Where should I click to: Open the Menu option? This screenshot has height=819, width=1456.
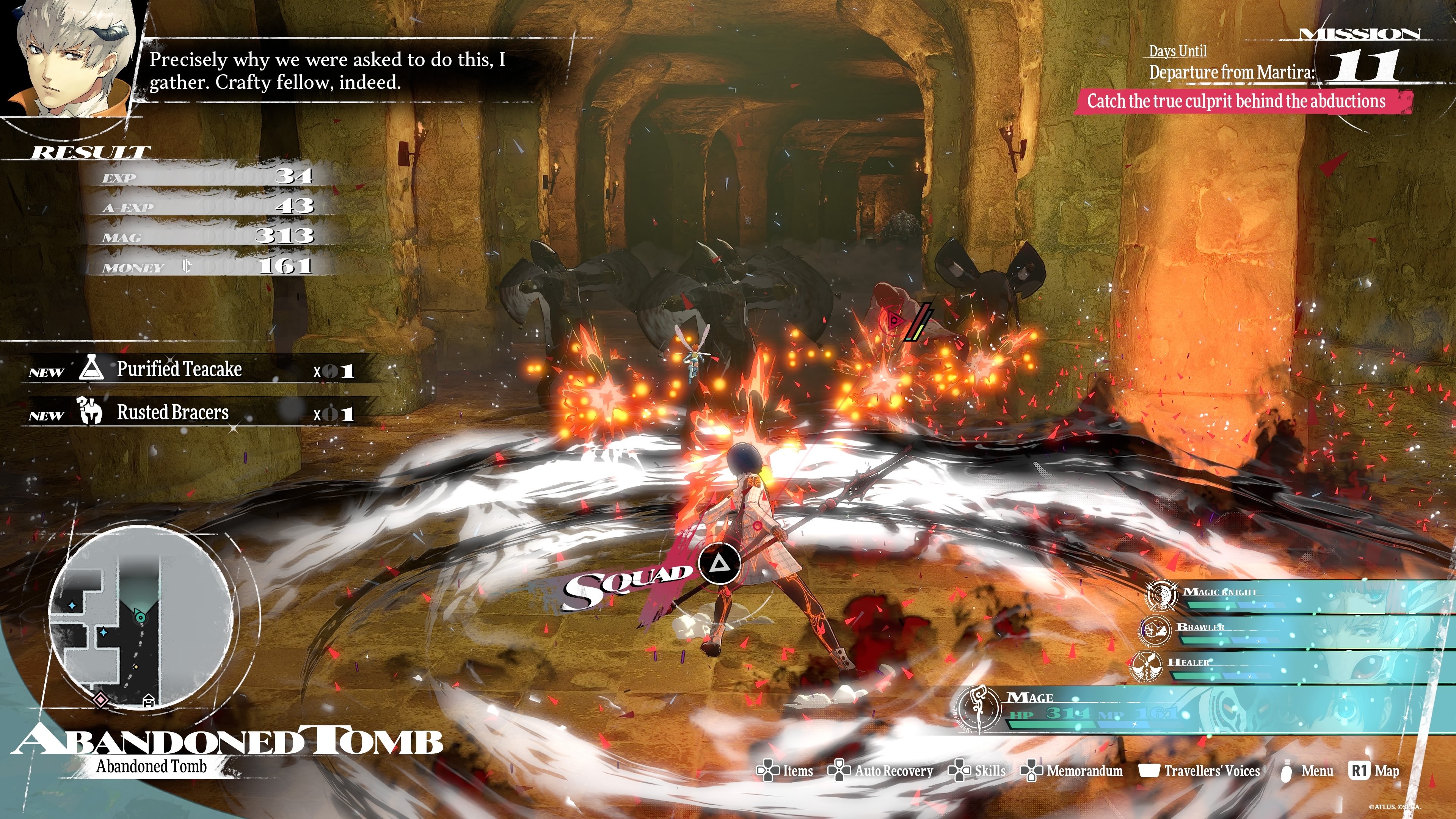pyautogui.click(x=1307, y=771)
